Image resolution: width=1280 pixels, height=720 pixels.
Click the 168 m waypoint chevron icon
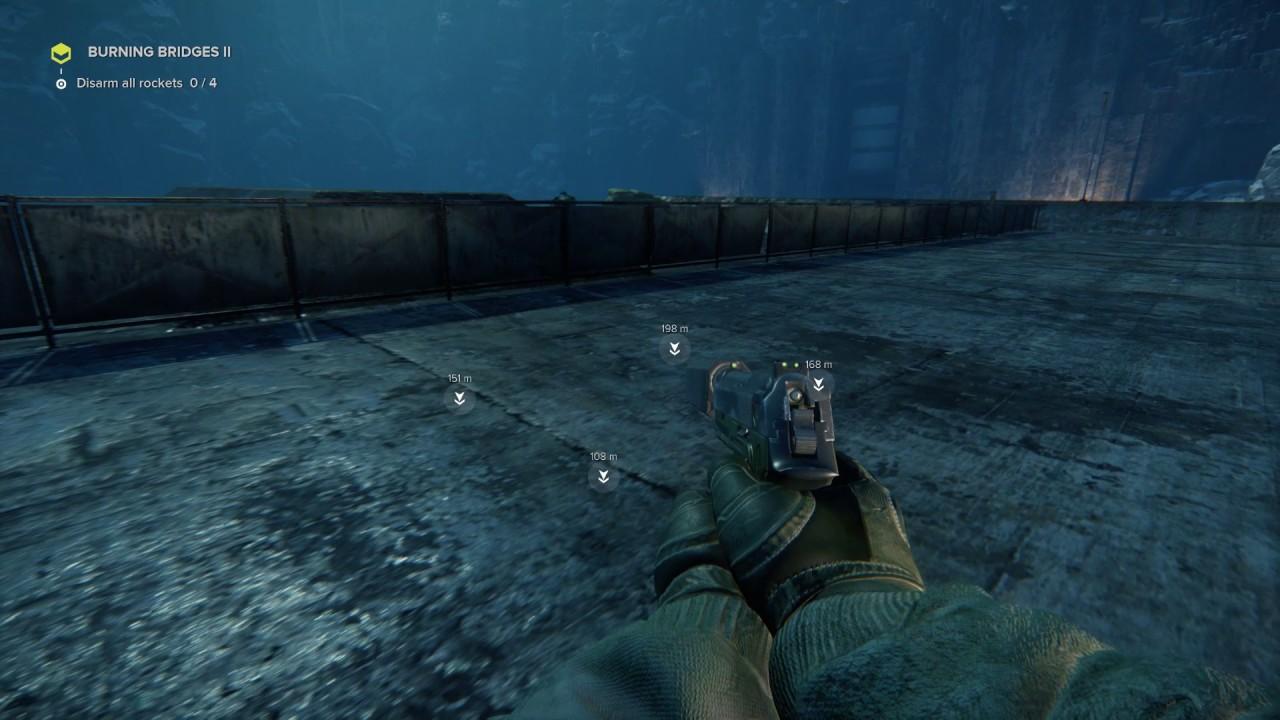coord(819,385)
